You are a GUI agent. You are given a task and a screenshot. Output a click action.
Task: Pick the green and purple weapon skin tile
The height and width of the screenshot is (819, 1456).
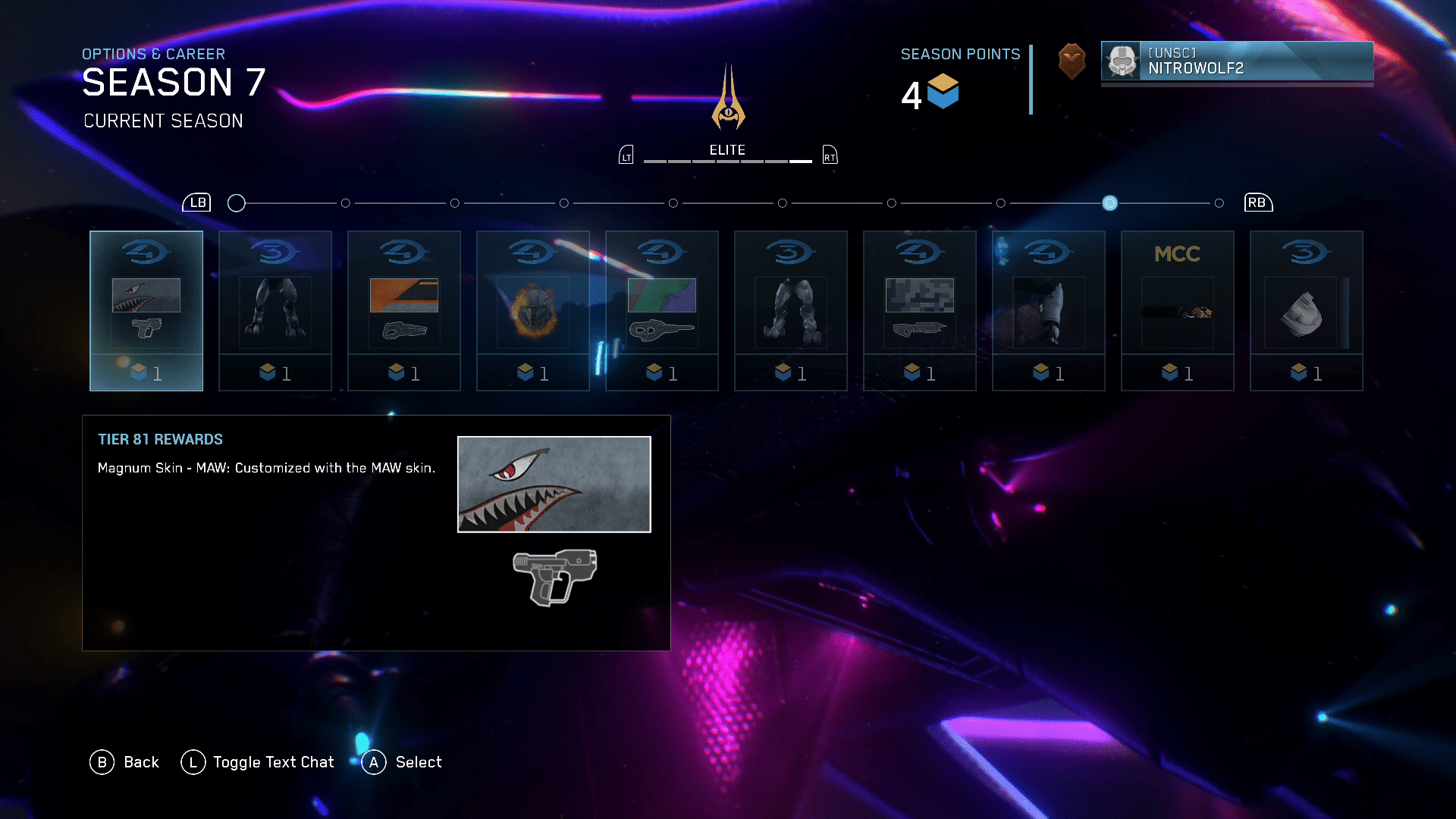point(662,311)
